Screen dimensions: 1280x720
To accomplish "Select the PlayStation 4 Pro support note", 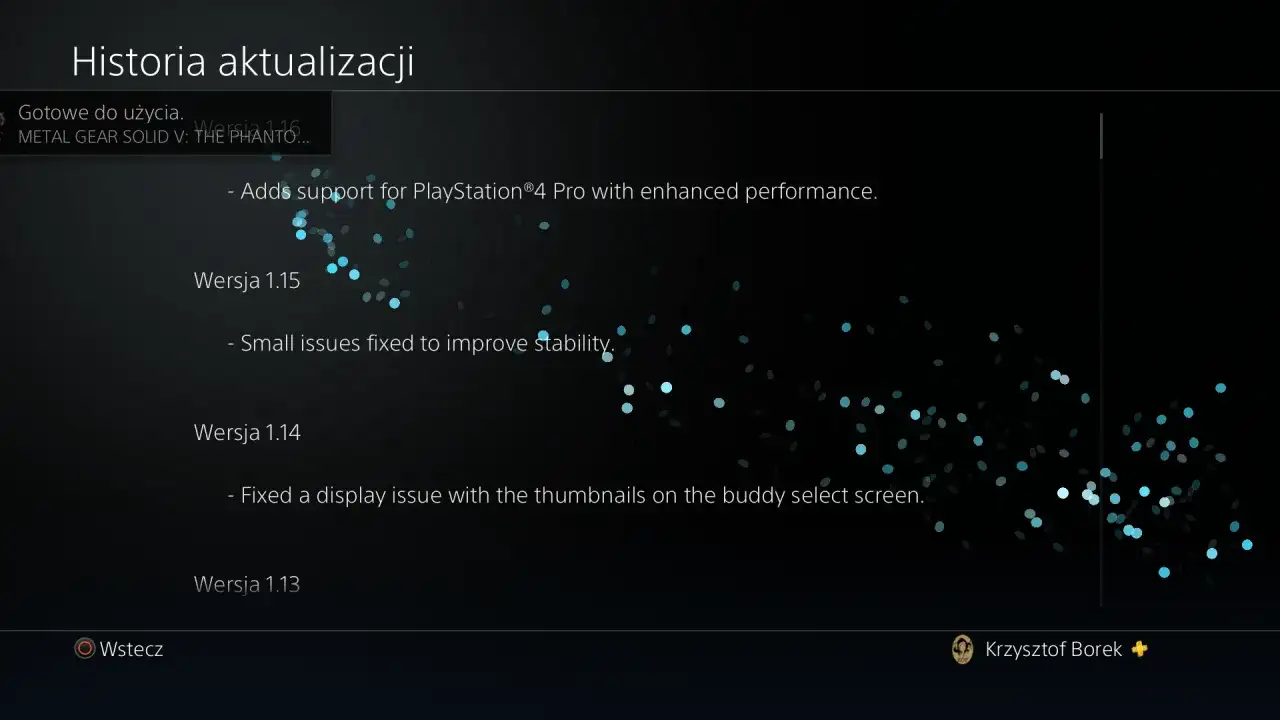I will click(553, 191).
